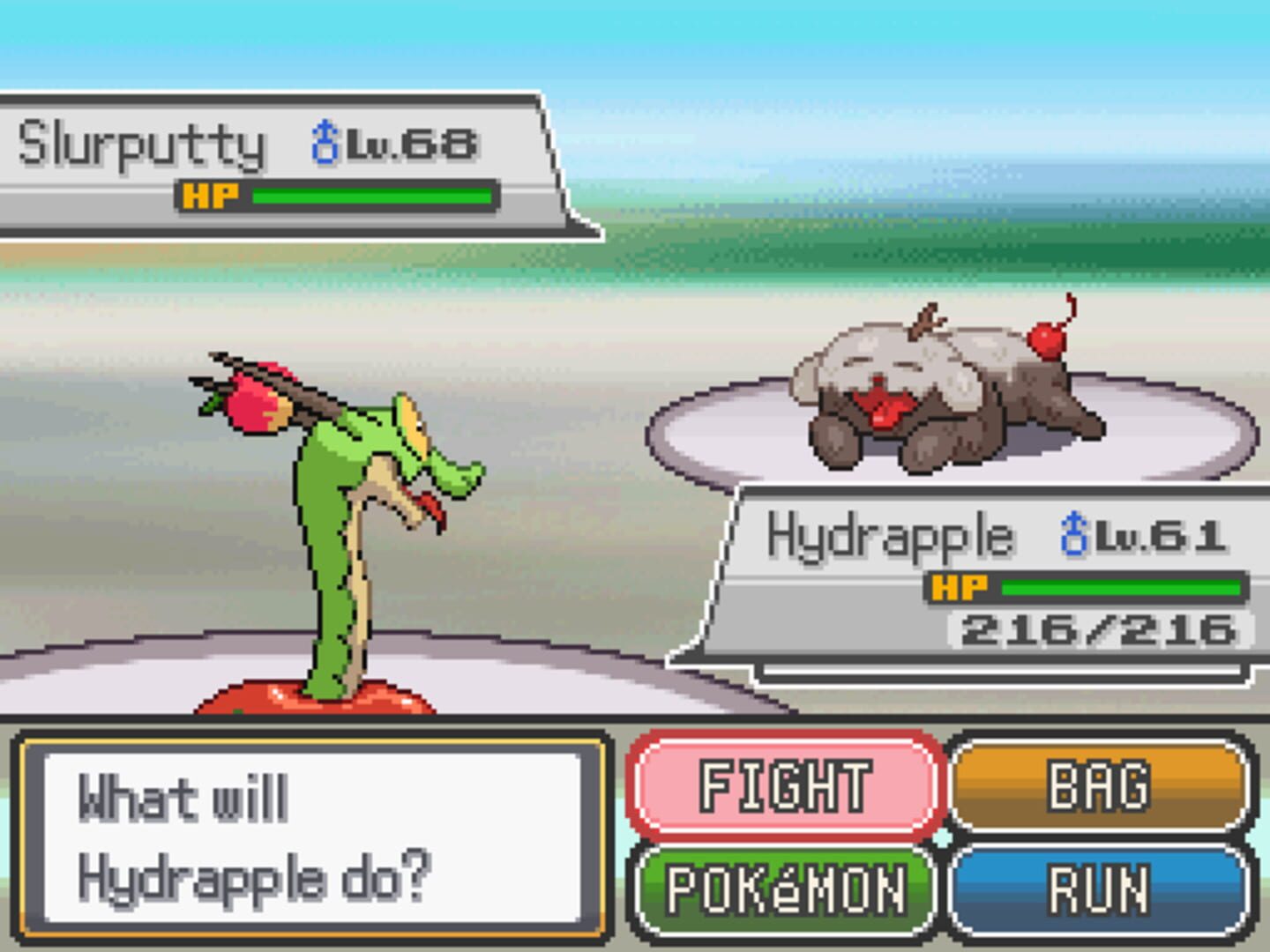Click Slurputty's Lv.68 indicator

410,141
